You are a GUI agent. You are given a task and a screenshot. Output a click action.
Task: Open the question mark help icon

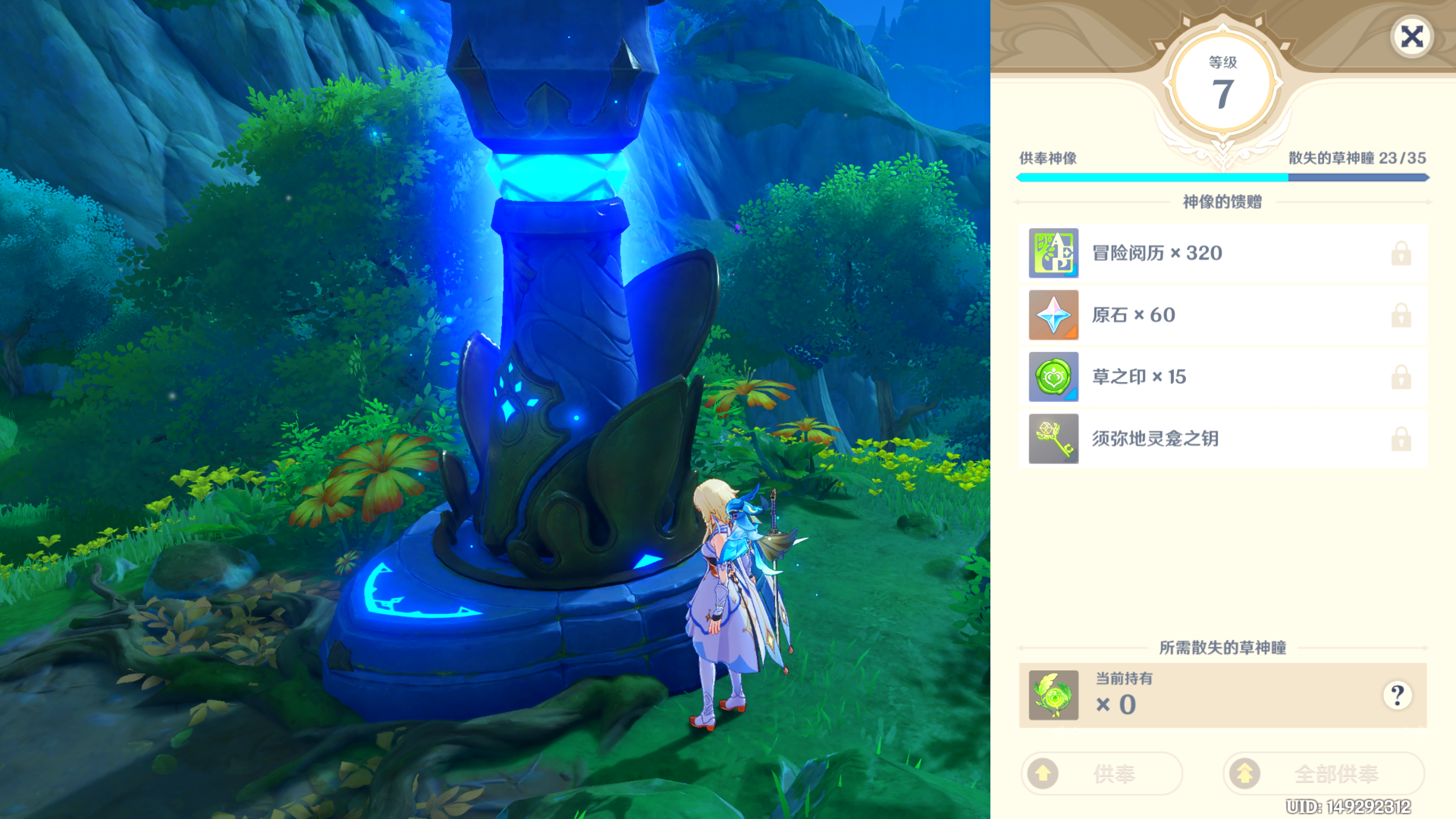pyautogui.click(x=1397, y=695)
